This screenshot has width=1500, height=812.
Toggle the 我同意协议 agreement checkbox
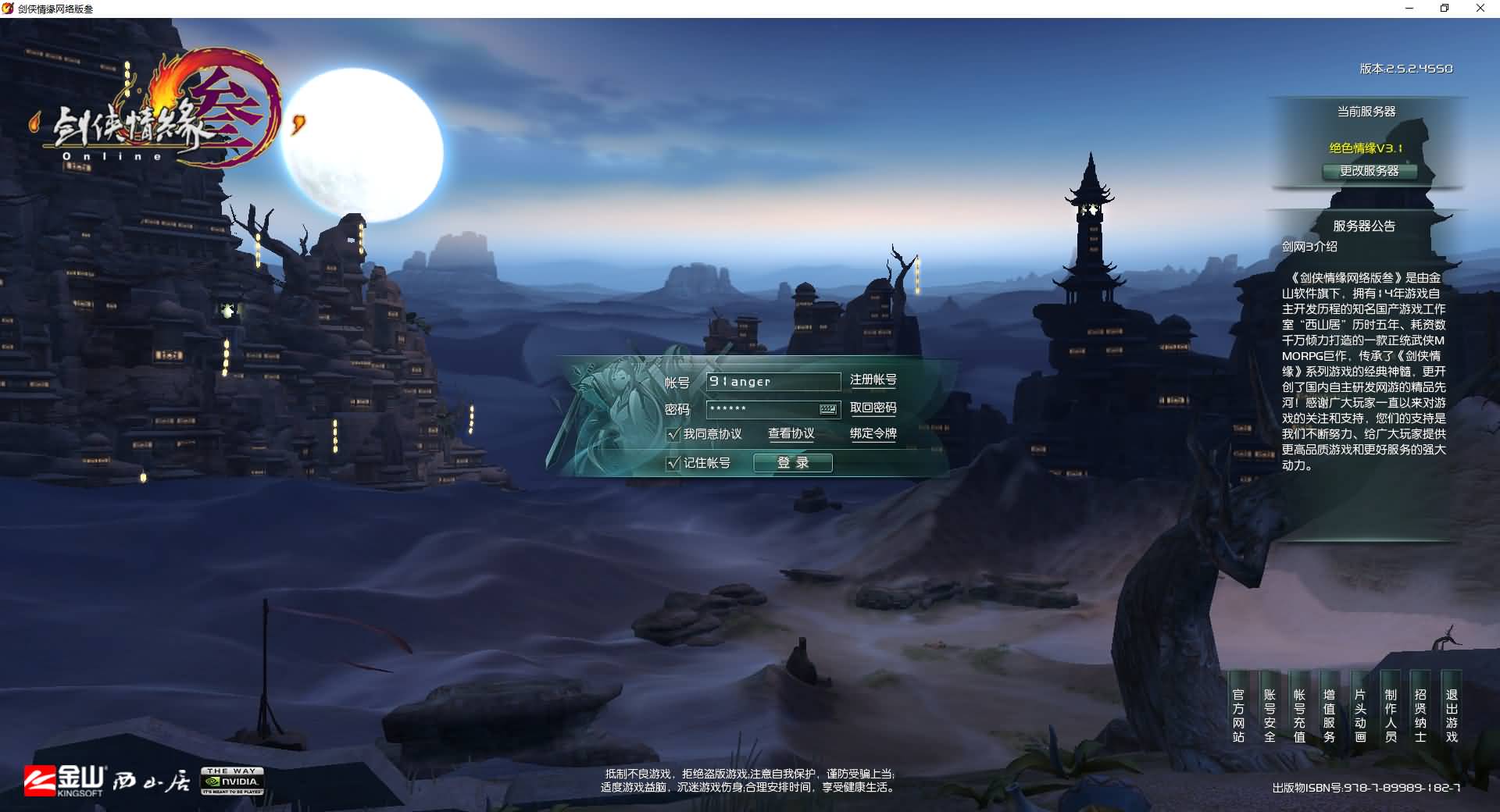(x=673, y=434)
